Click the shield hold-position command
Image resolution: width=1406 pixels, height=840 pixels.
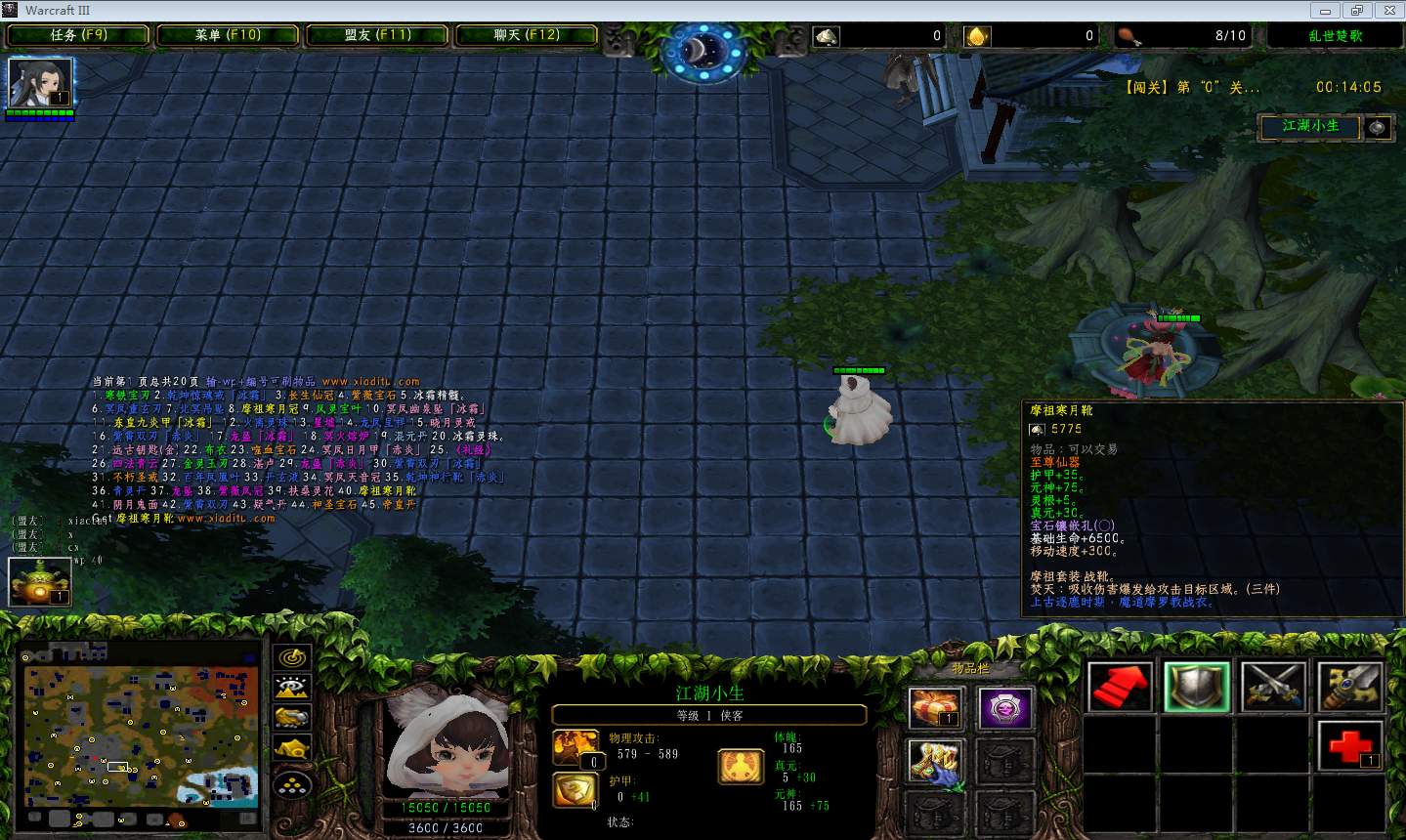pos(1197,687)
